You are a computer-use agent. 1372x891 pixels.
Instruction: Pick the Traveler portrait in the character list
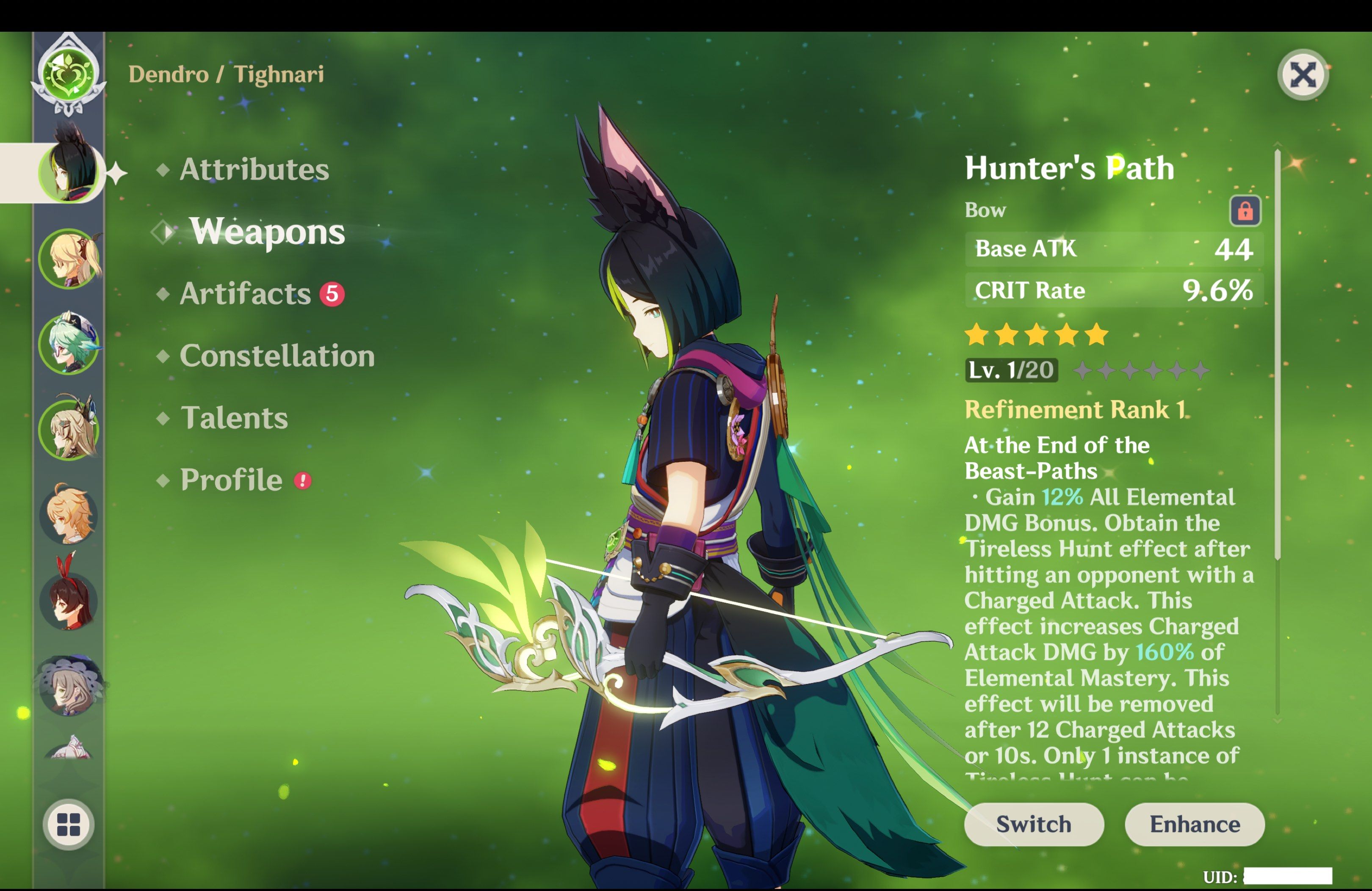[69, 515]
